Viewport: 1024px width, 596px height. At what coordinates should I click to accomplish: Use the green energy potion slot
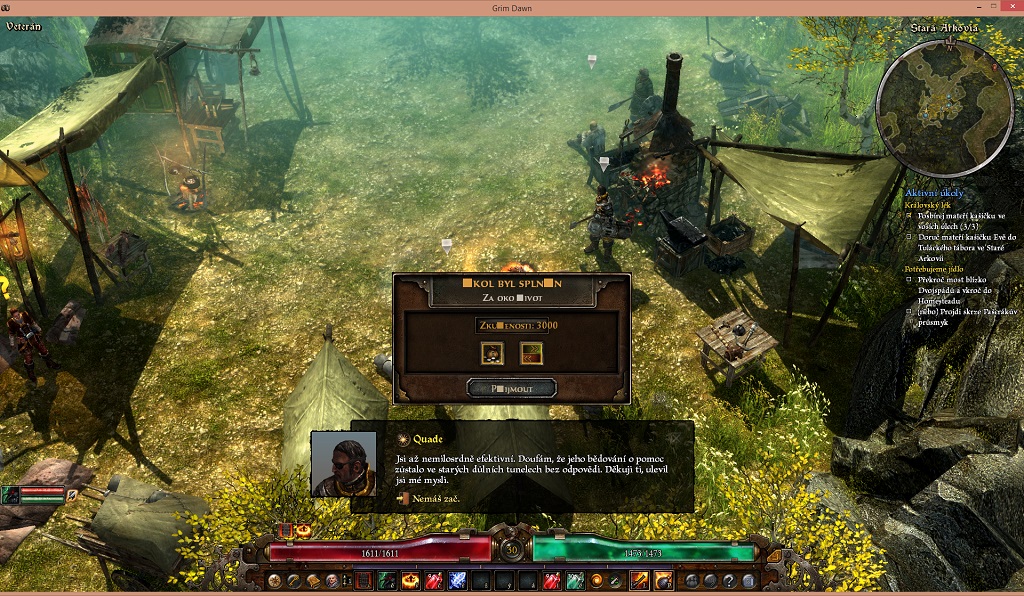575,581
